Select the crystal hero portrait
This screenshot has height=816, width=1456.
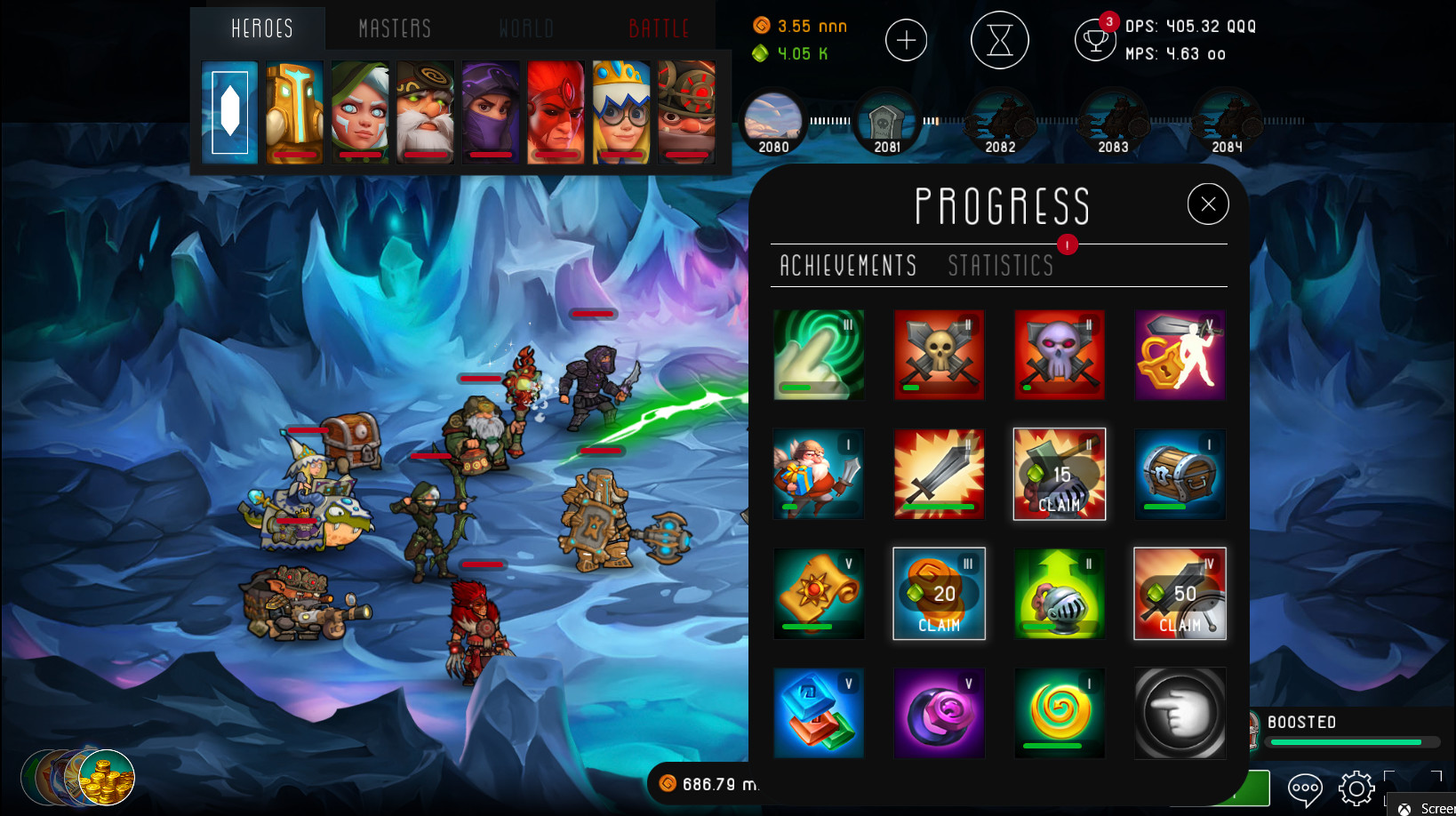(x=229, y=112)
